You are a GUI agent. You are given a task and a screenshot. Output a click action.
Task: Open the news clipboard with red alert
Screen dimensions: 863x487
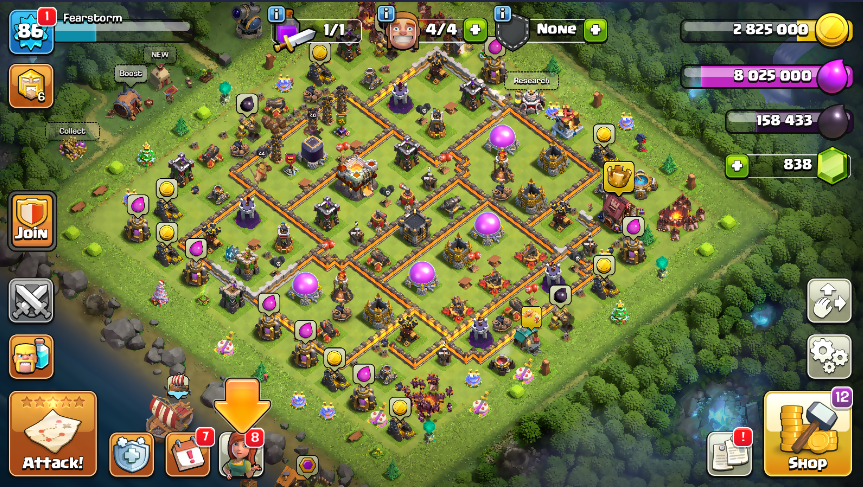[728, 453]
